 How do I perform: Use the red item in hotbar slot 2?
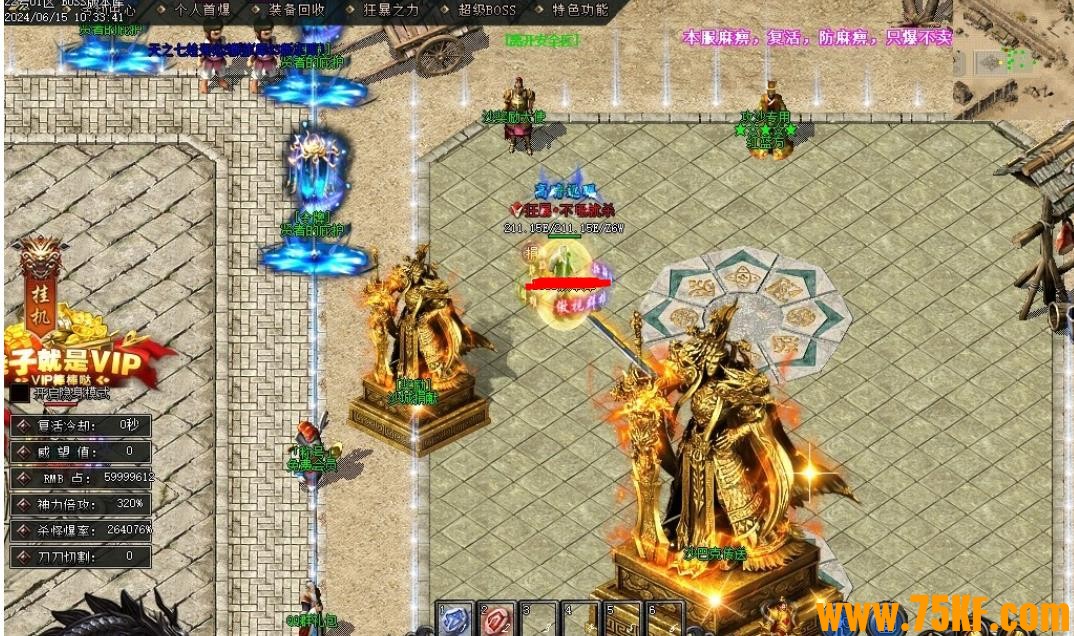(497, 620)
